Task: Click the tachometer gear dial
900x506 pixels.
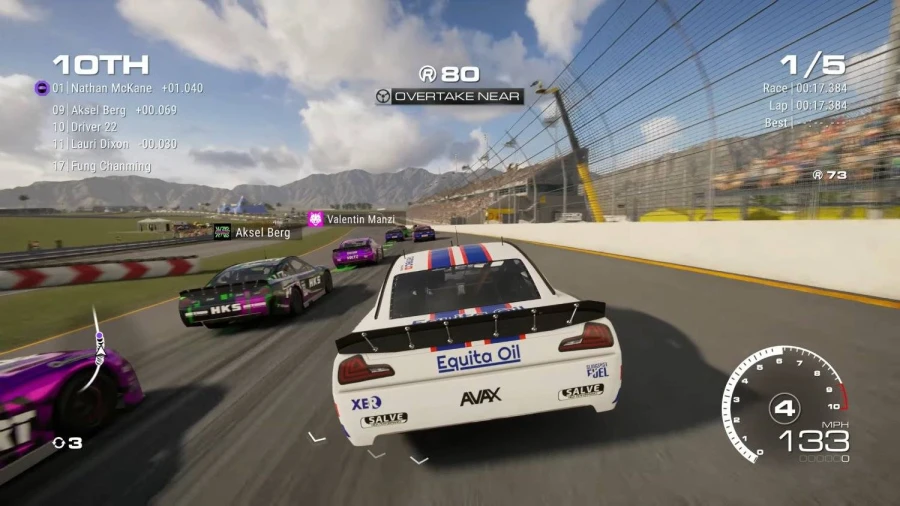Action: tap(785, 405)
